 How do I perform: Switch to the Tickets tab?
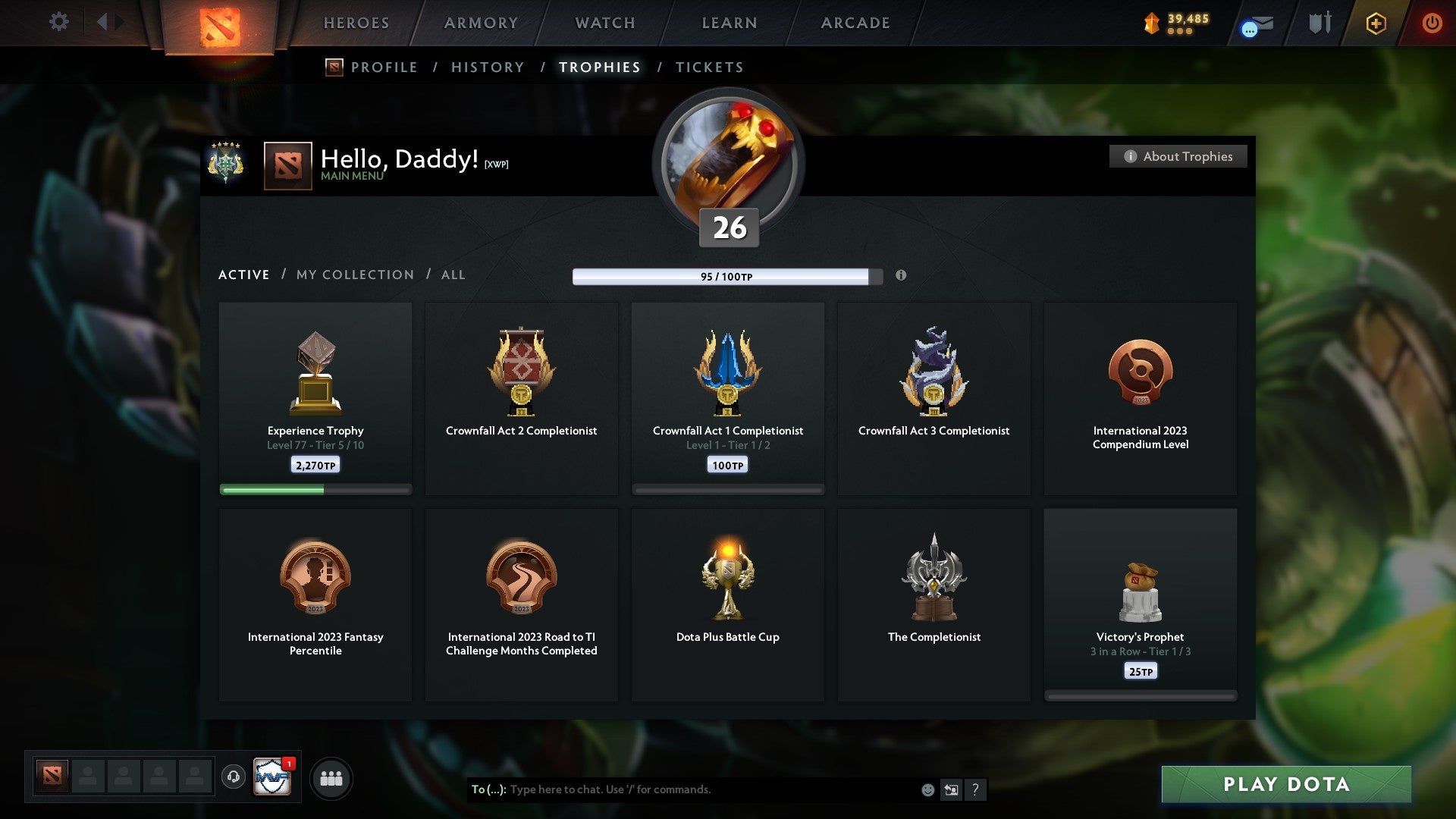pos(708,67)
